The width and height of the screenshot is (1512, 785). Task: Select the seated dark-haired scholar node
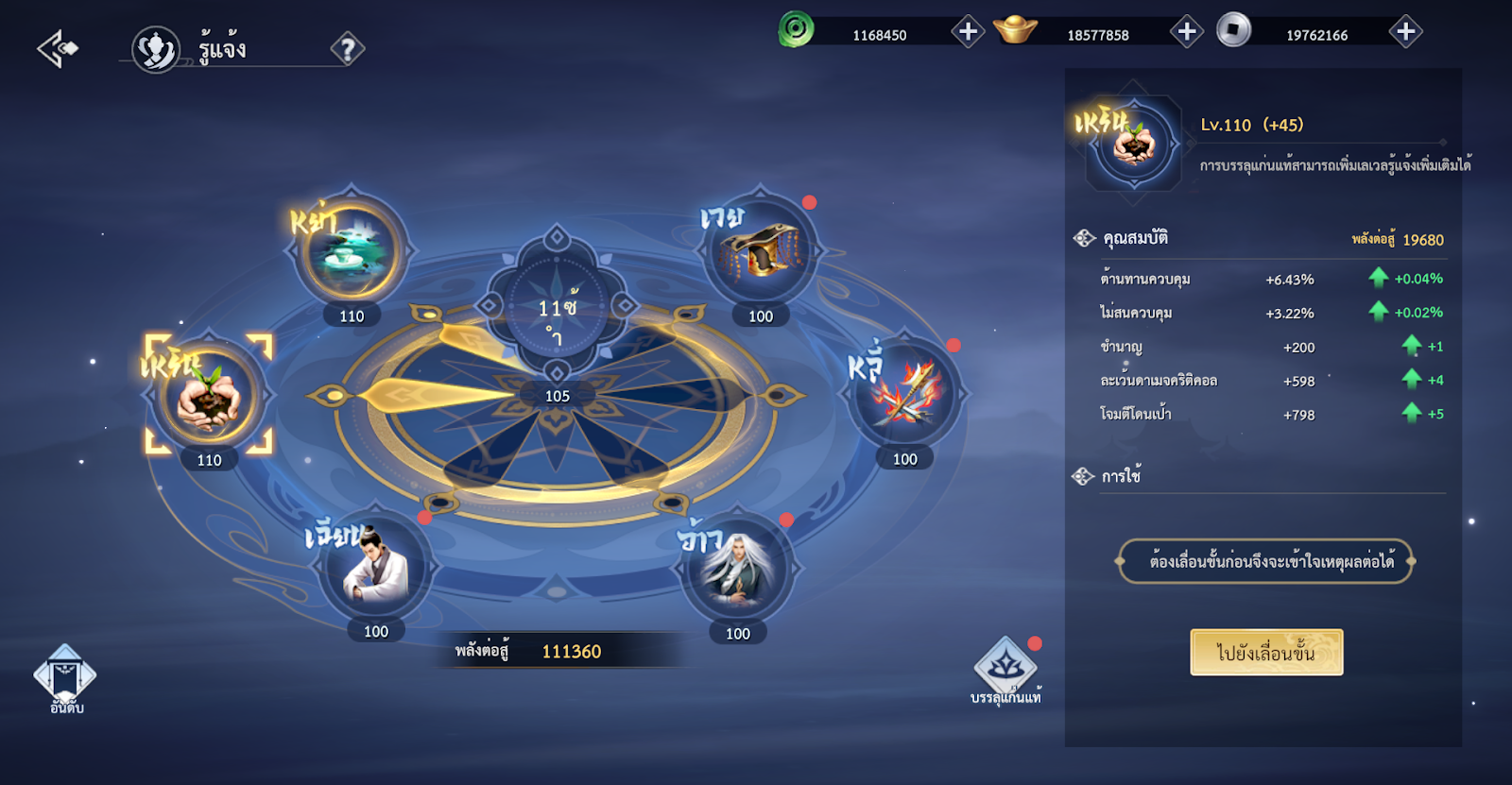click(375, 568)
